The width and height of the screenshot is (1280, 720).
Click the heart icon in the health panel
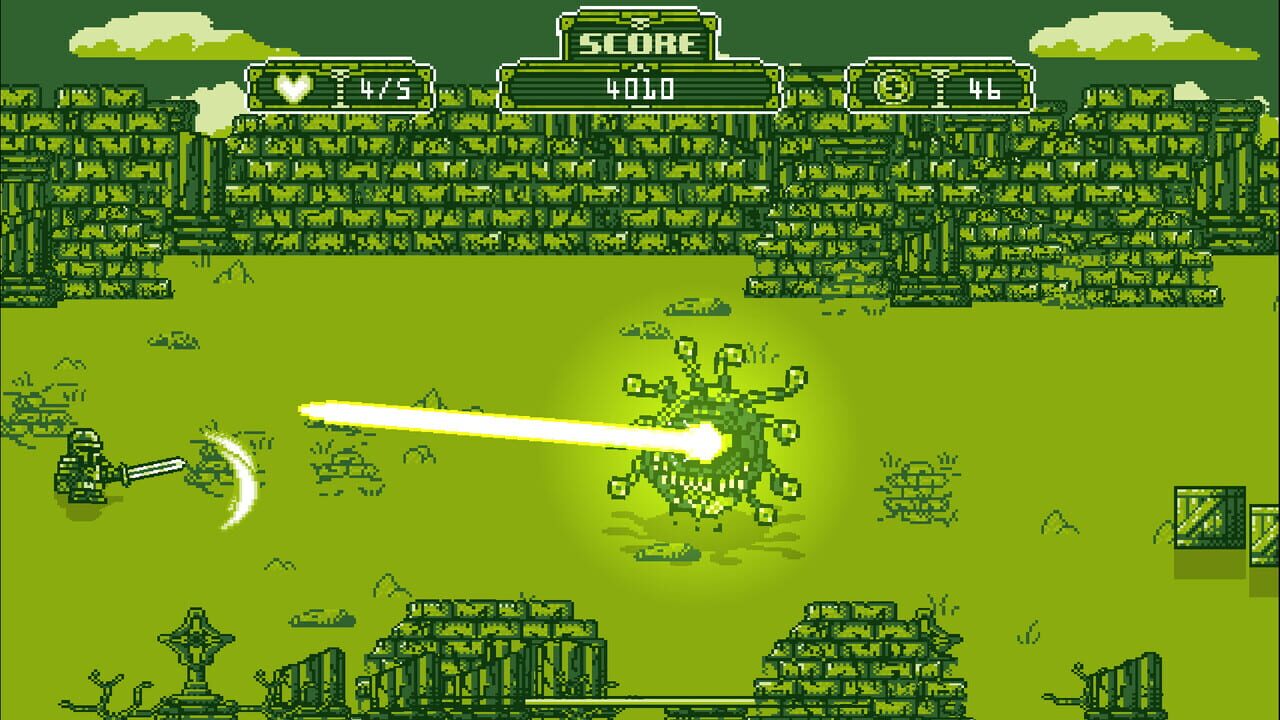[291, 88]
